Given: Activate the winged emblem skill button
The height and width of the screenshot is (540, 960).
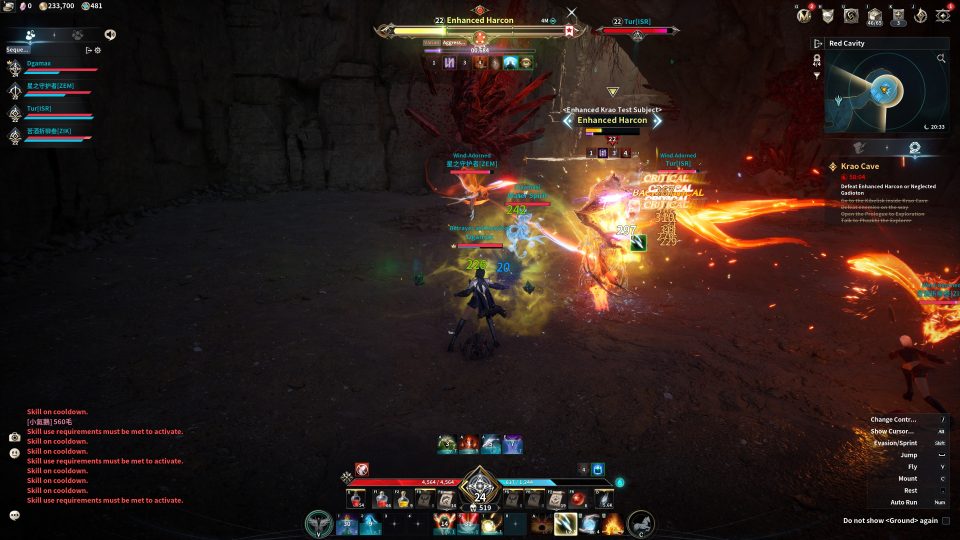Looking at the screenshot, I should [x=320, y=523].
